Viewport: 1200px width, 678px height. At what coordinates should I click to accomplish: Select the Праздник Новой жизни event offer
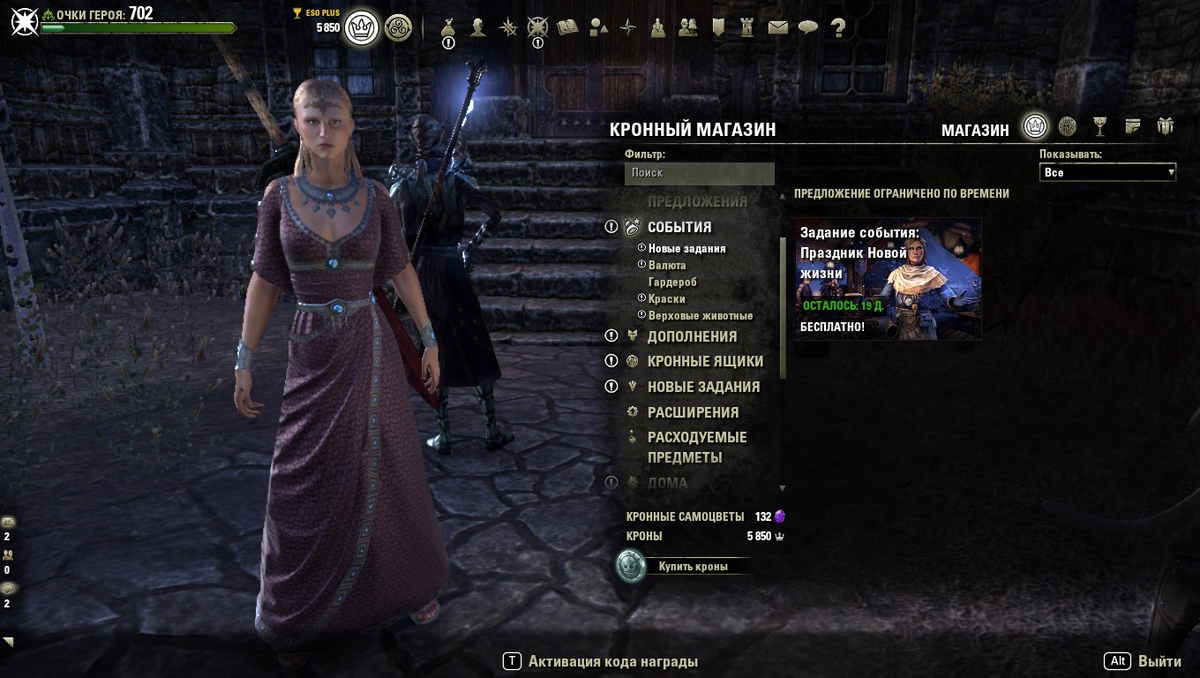[888, 279]
